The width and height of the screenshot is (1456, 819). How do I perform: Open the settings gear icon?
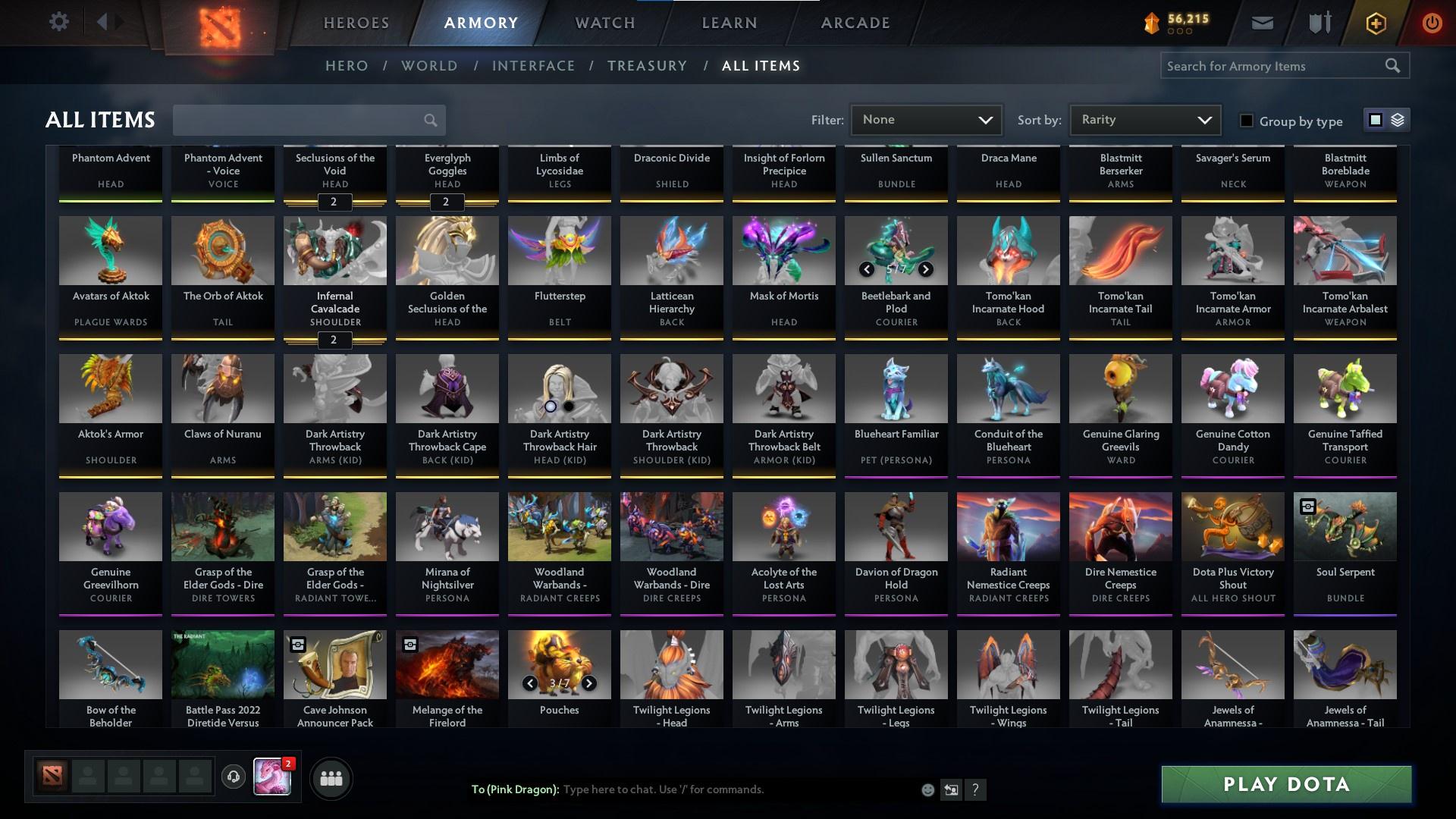[x=59, y=21]
